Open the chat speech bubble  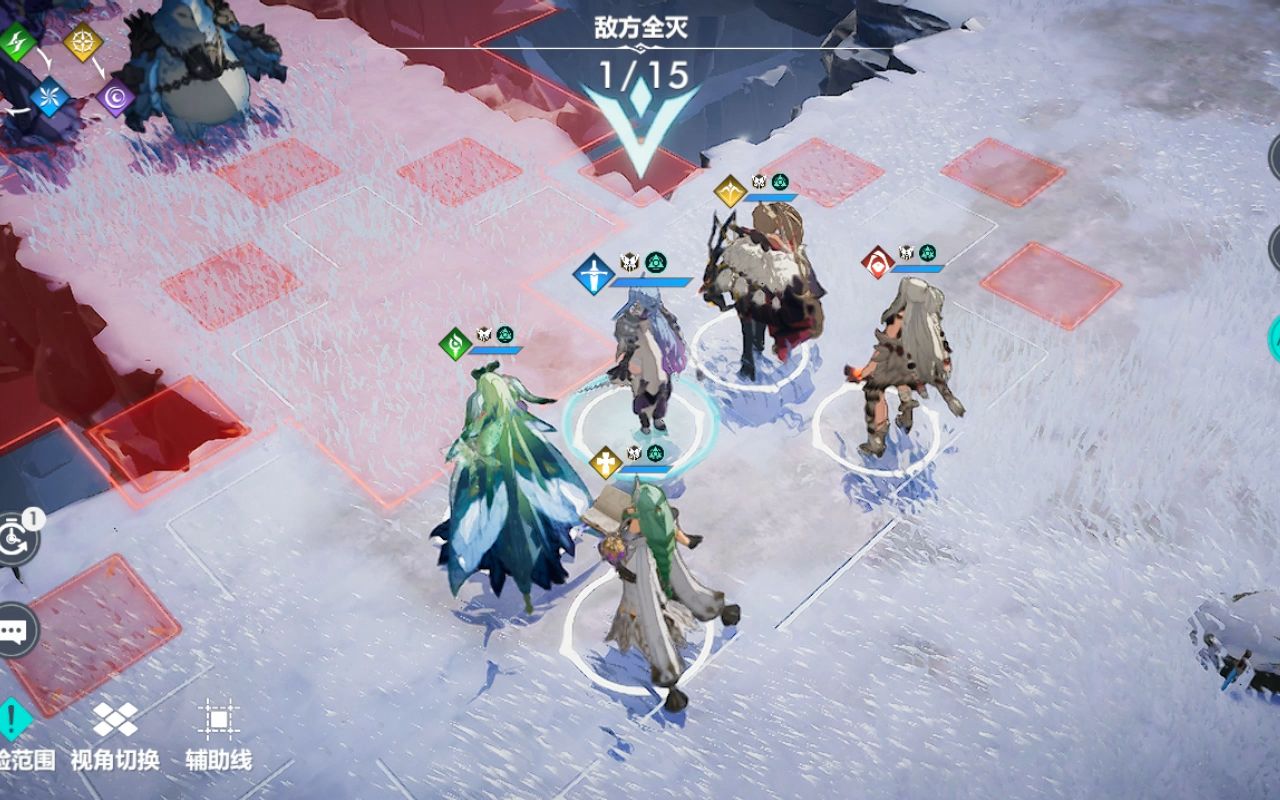(15, 630)
